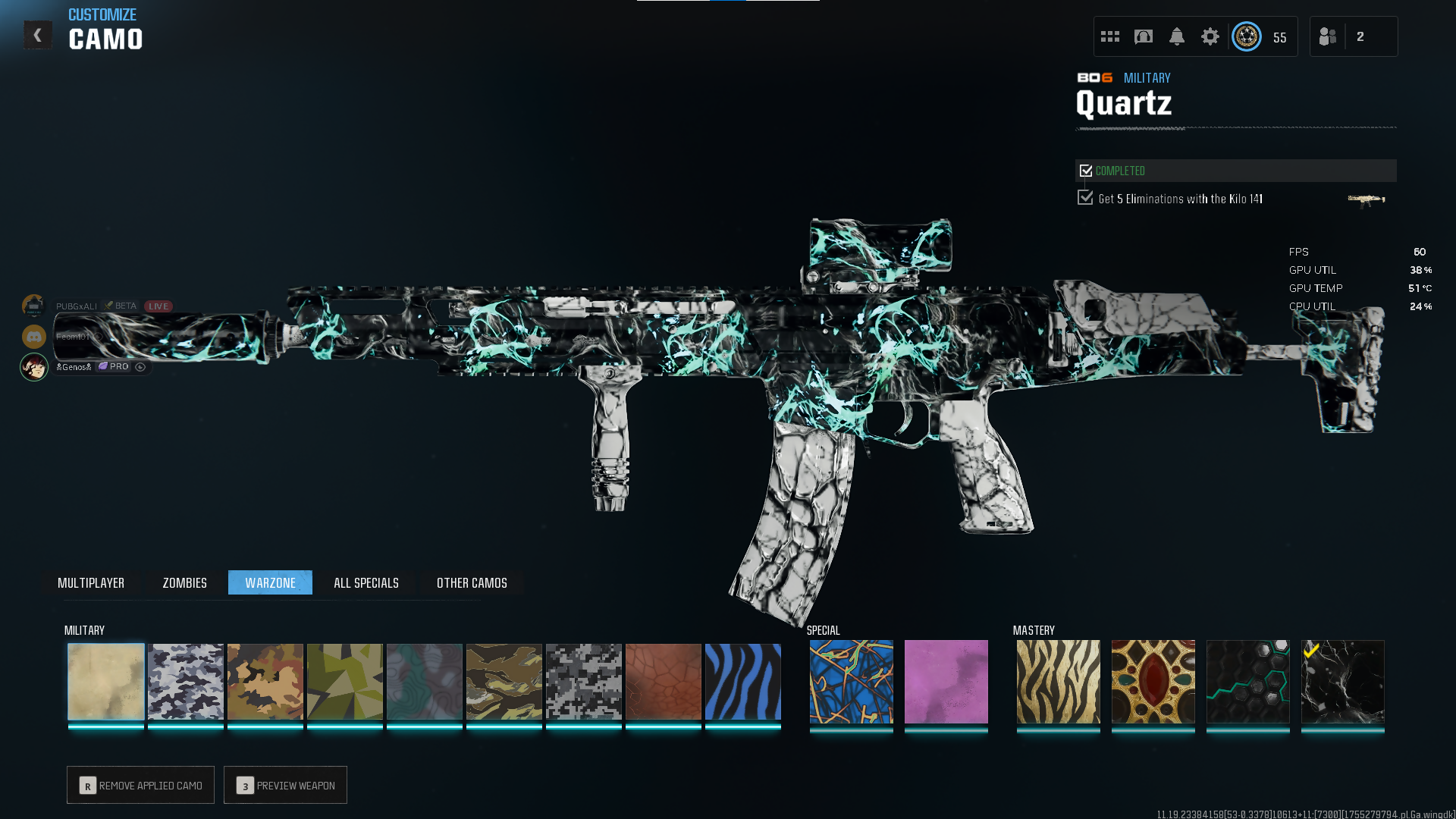
Task: Pick the blue tiger stripe camo
Action: pos(743,682)
